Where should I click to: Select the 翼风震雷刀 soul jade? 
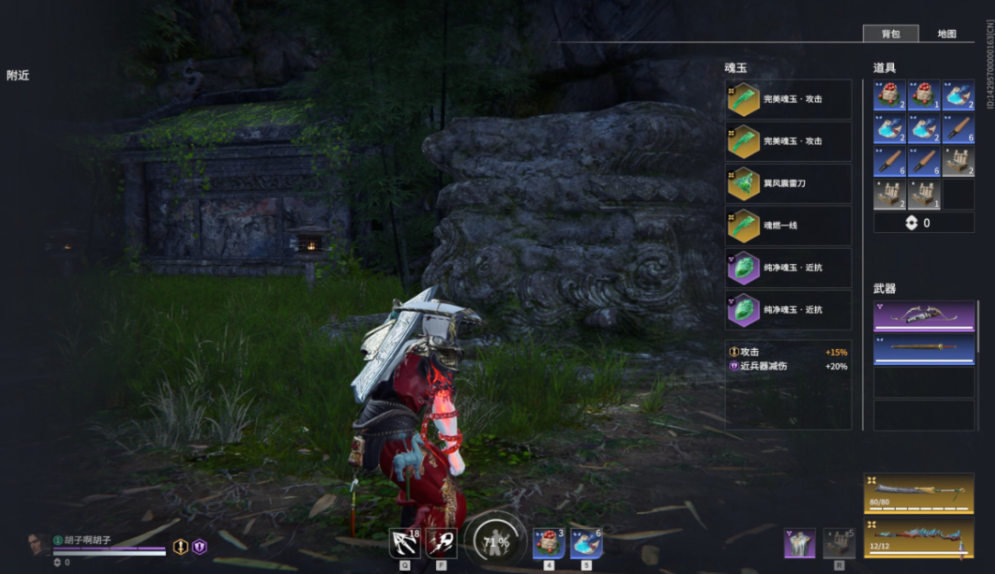click(788, 184)
